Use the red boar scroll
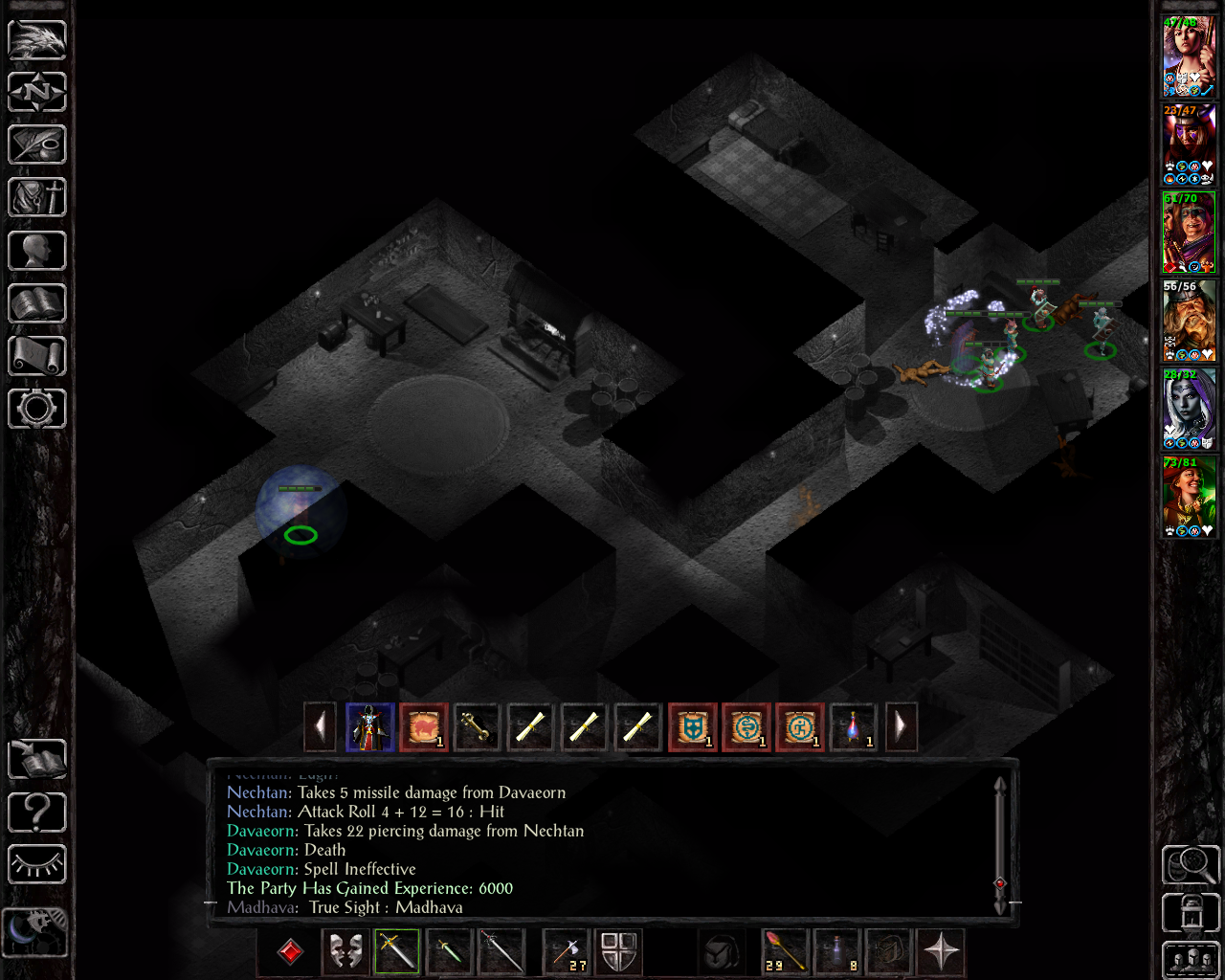This screenshot has width=1225, height=980. 424,727
